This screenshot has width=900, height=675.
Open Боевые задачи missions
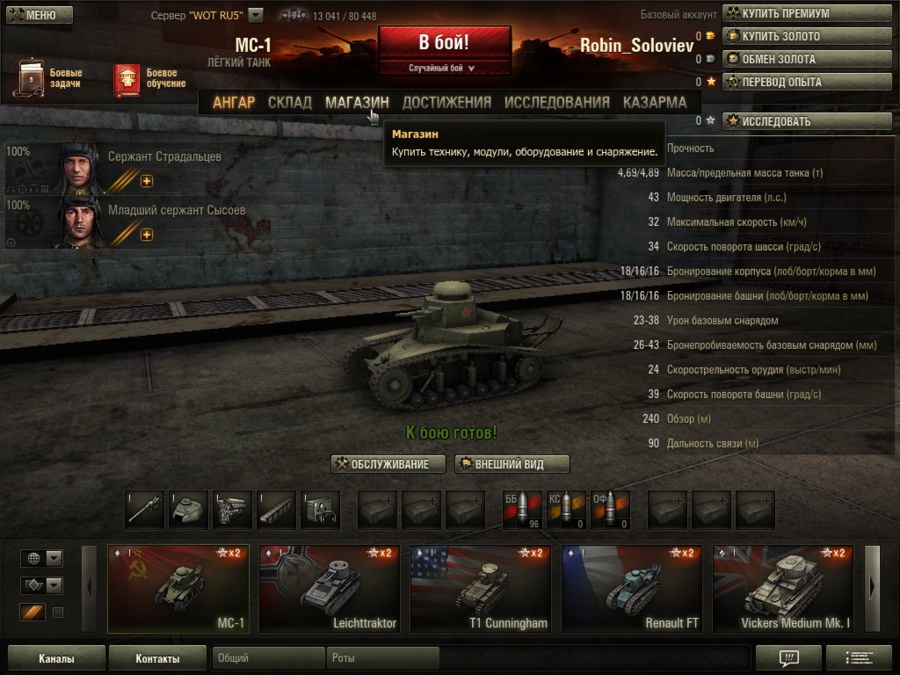coord(48,79)
